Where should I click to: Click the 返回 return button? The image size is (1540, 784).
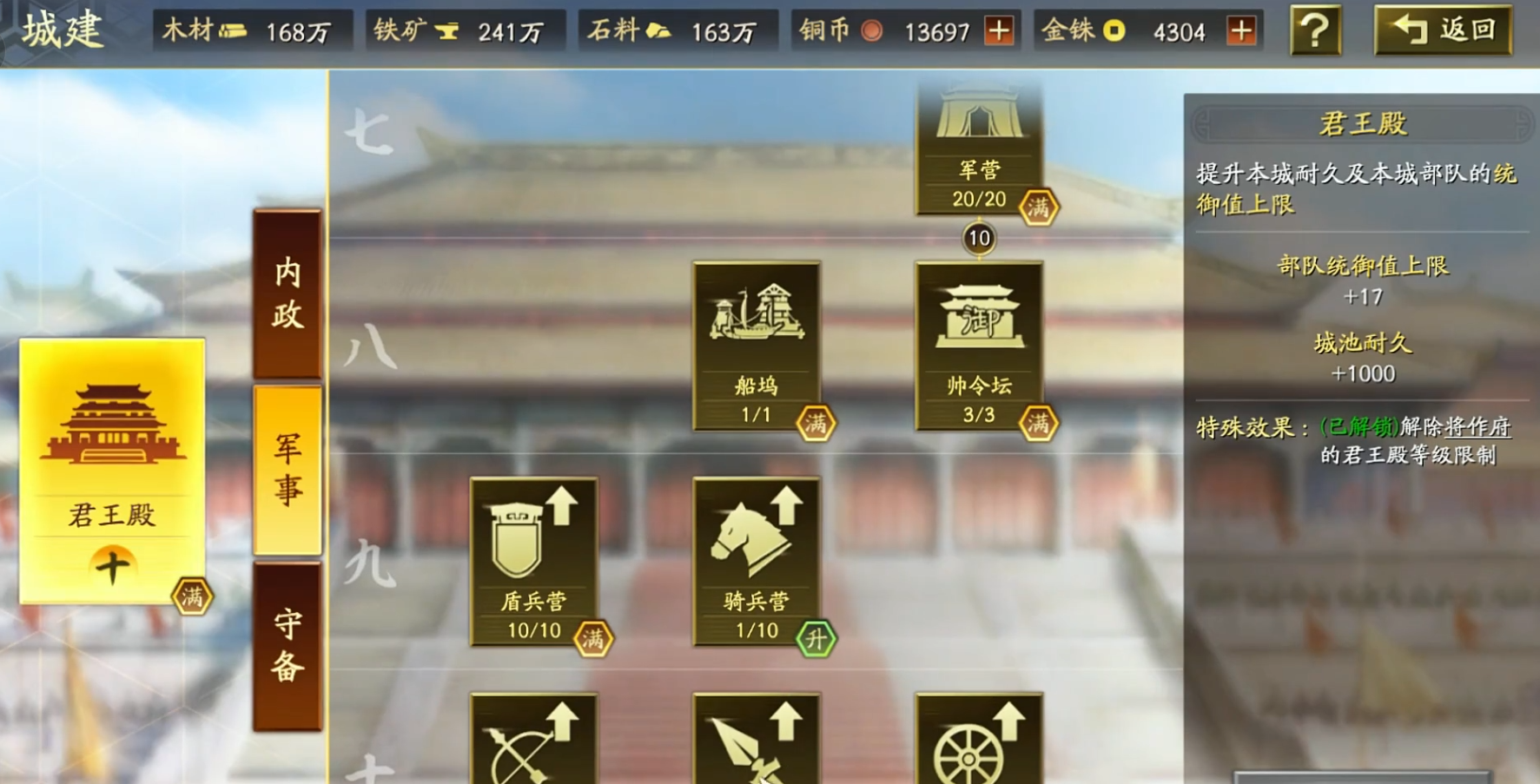(x=1446, y=33)
